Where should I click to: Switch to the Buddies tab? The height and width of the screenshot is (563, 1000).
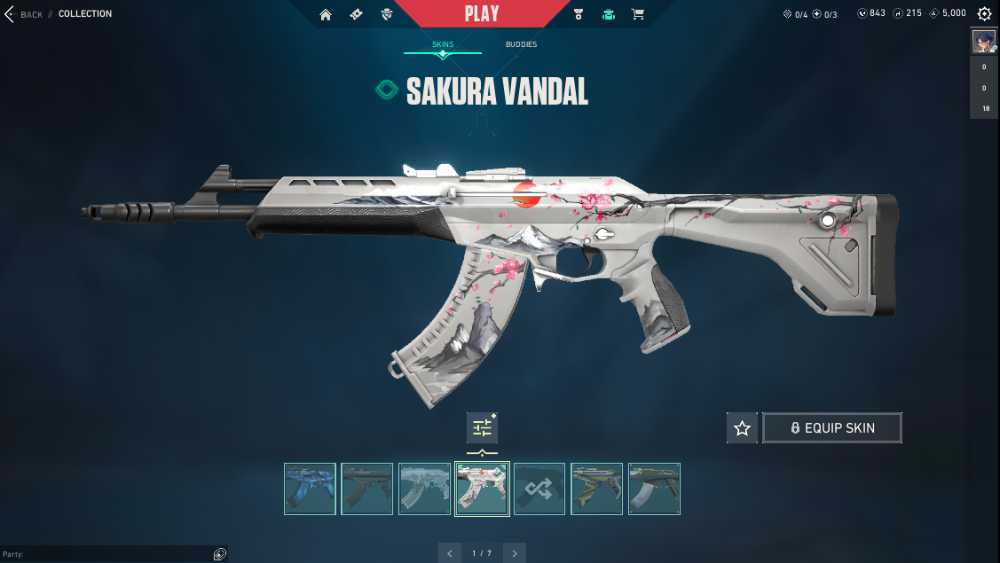click(x=521, y=45)
